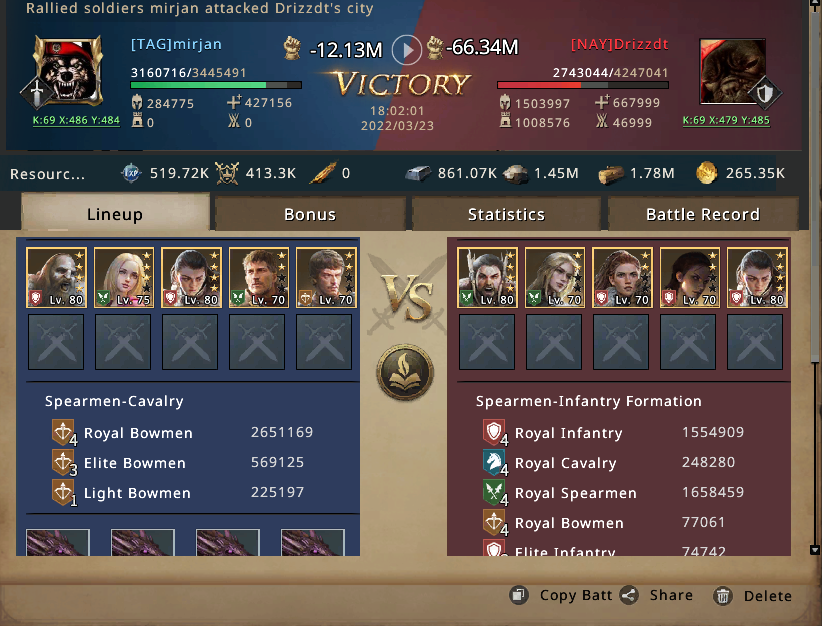Open the round book emblem under VS
The image size is (822, 626).
pyautogui.click(x=405, y=371)
